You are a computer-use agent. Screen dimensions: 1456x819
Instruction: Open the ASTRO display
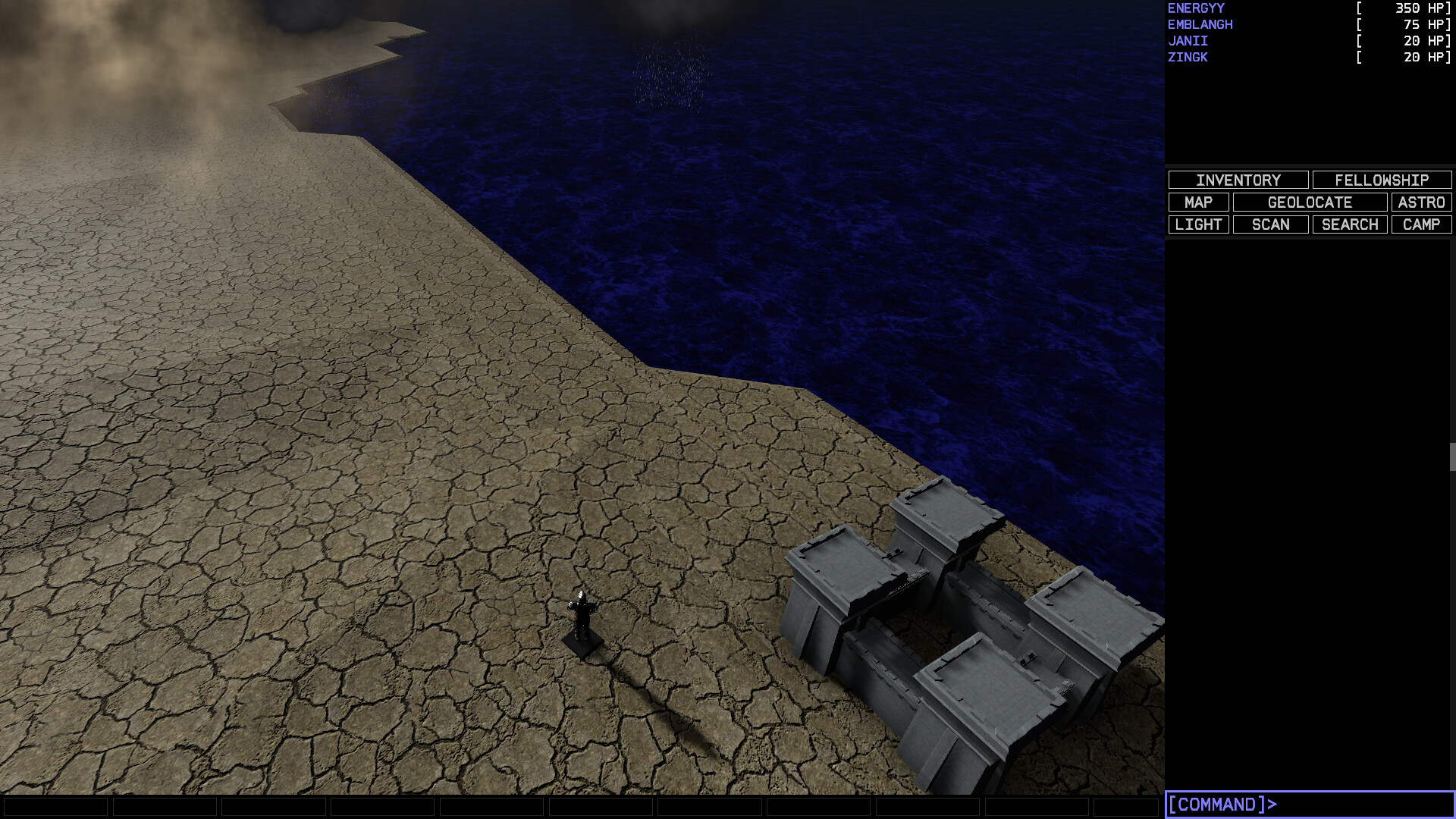pyautogui.click(x=1421, y=202)
